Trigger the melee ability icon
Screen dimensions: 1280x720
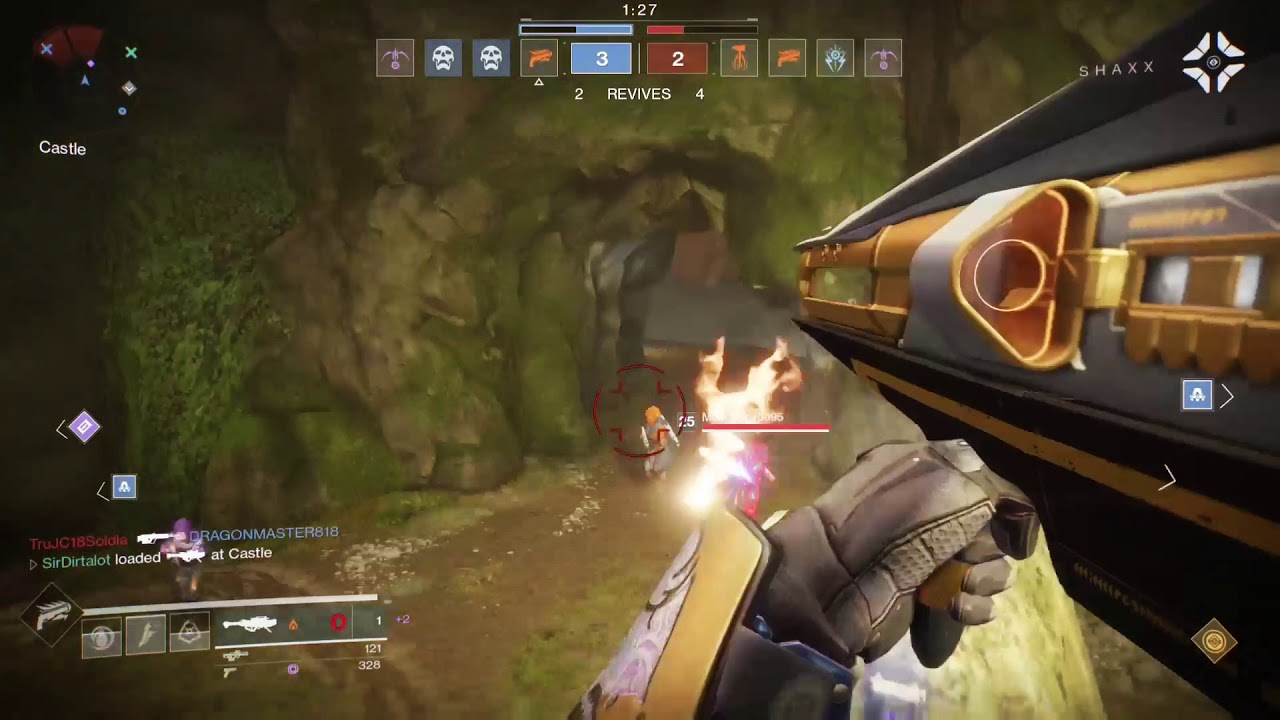click(146, 634)
